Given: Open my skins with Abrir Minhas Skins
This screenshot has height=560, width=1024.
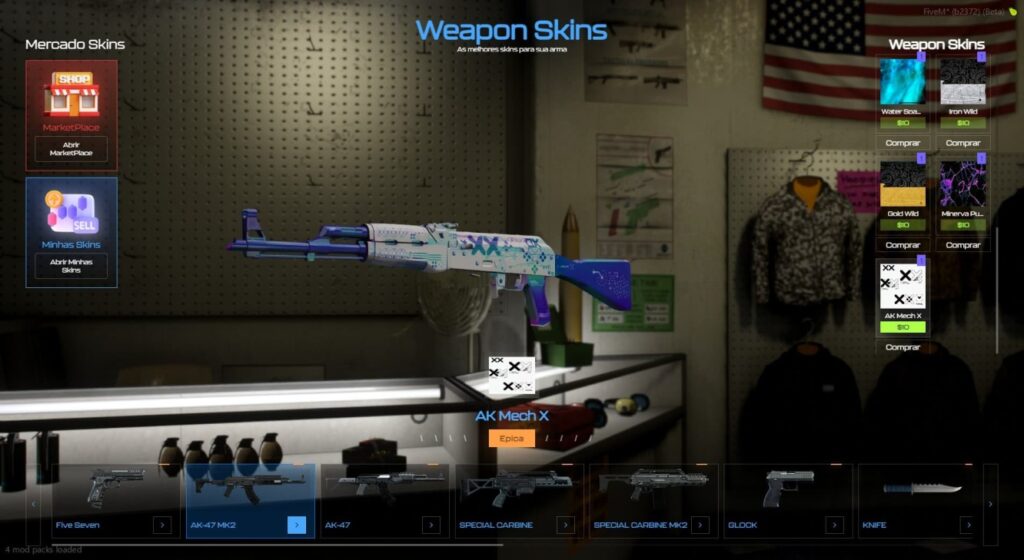Looking at the screenshot, I should click(x=71, y=265).
